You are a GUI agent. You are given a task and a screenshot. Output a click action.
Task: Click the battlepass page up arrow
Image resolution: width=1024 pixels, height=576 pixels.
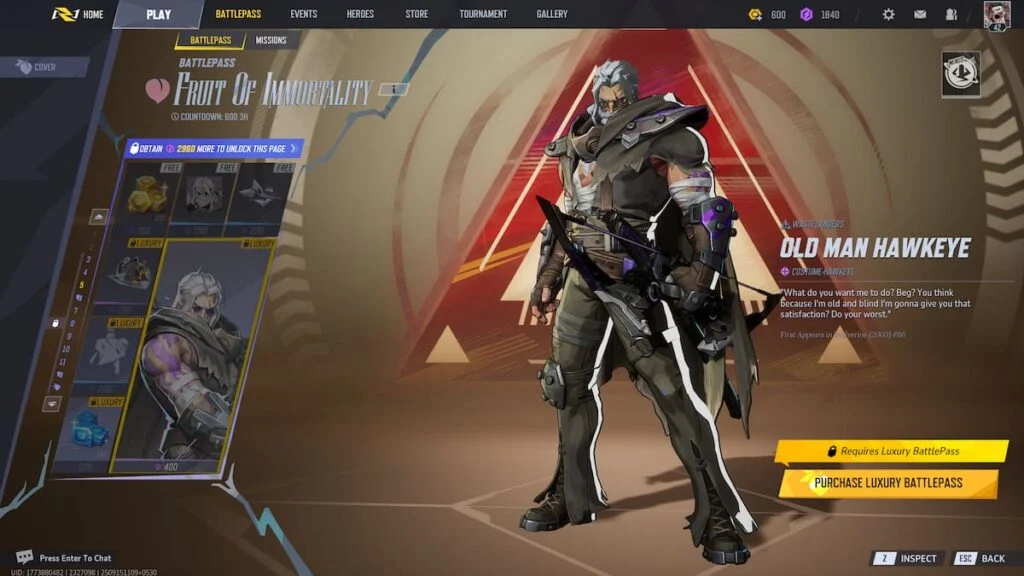[99, 216]
